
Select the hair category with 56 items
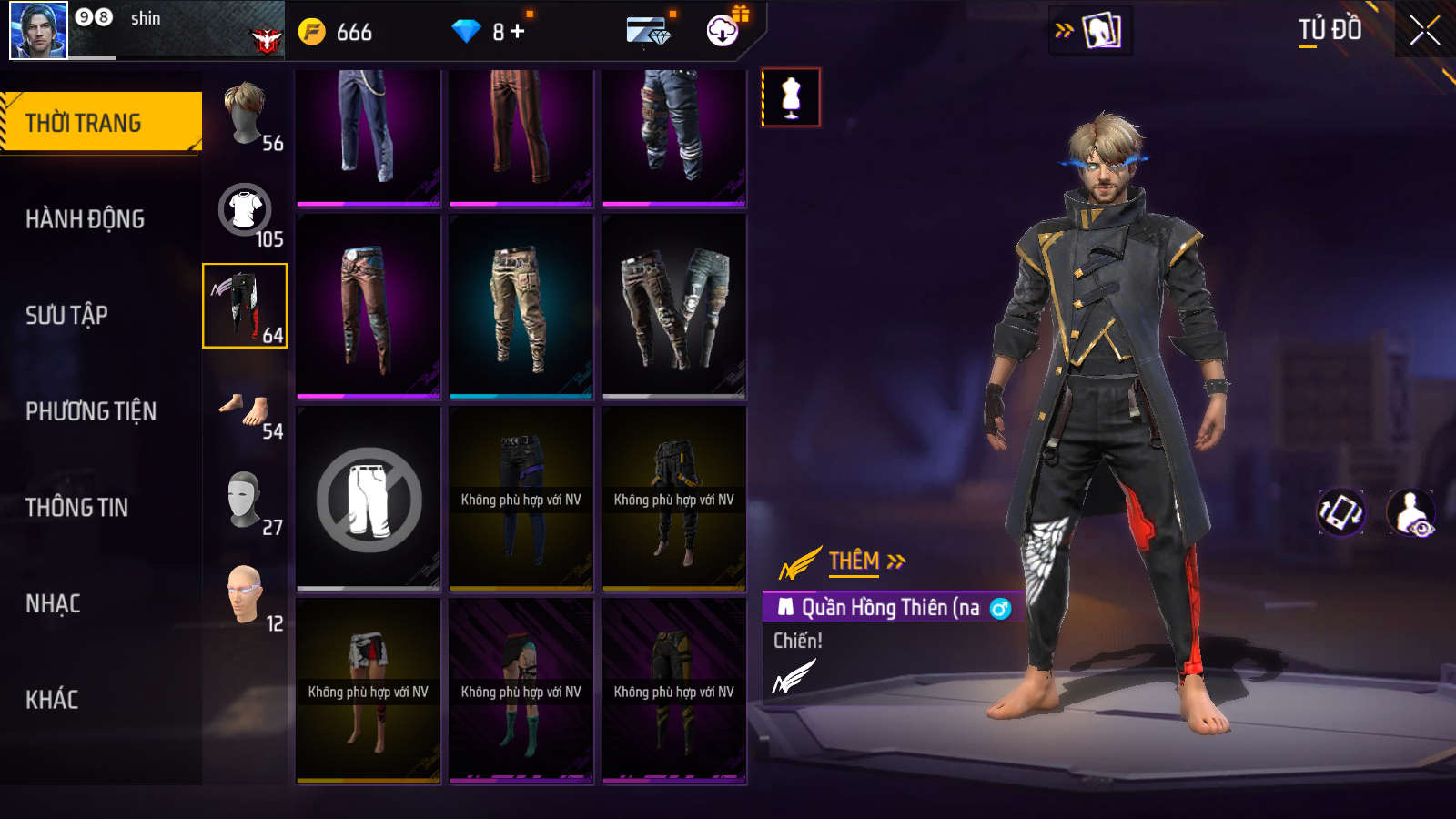coord(246,115)
